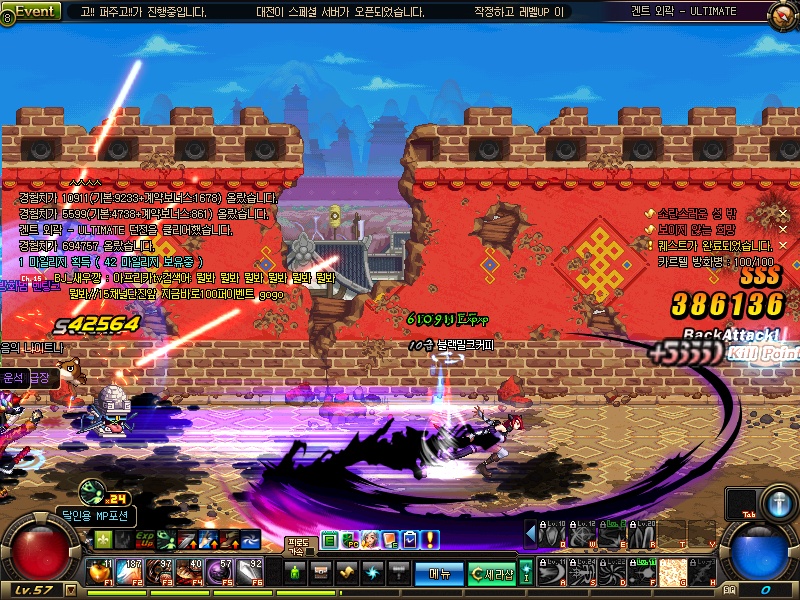The image size is (800, 600).
Task: Open the green armor figure shortcut
Action: [x=295, y=573]
